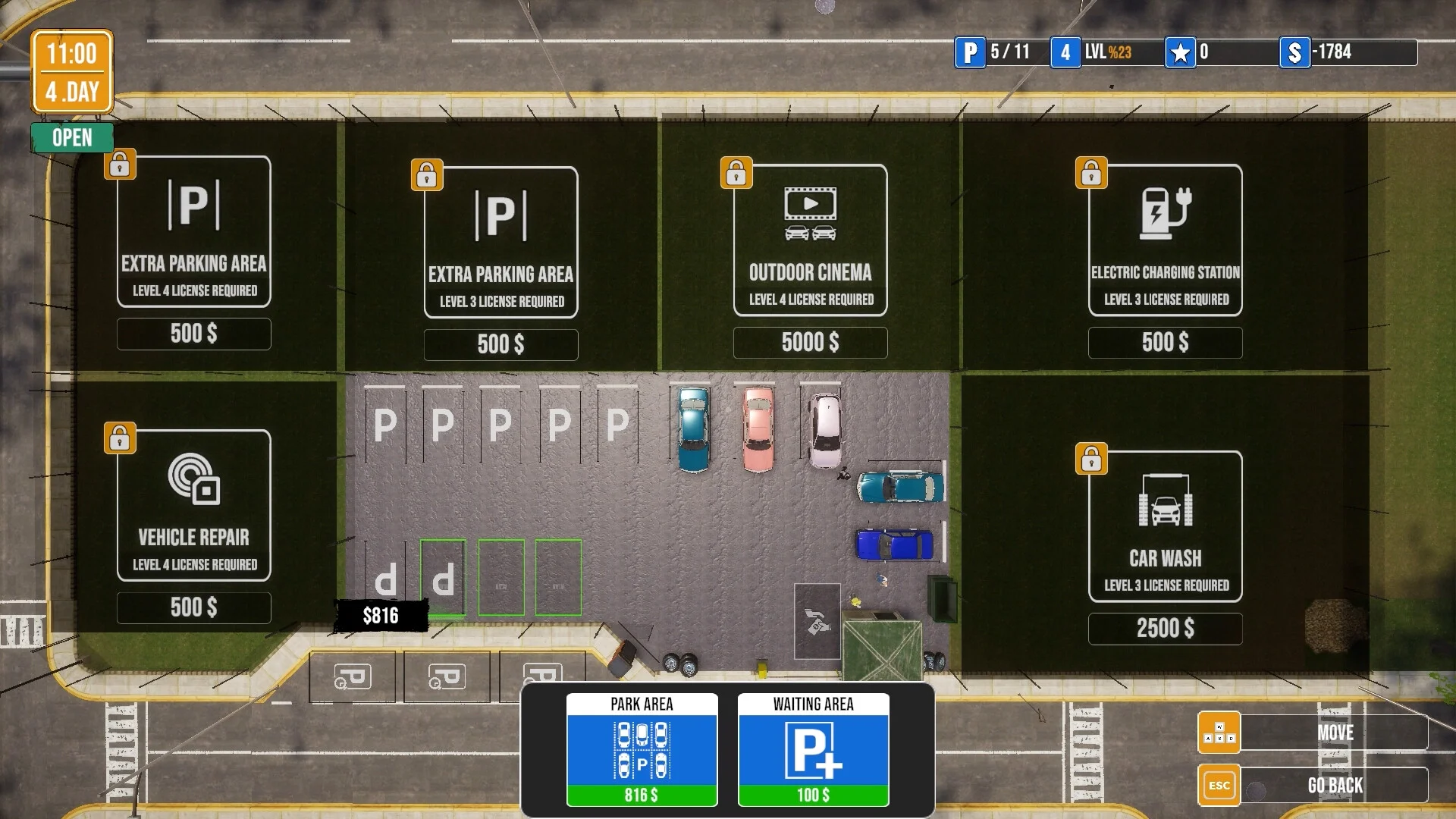Screen dimensions: 1456x819
Task: Select the Electric Charging Station tile
Action: point(1165,240)
